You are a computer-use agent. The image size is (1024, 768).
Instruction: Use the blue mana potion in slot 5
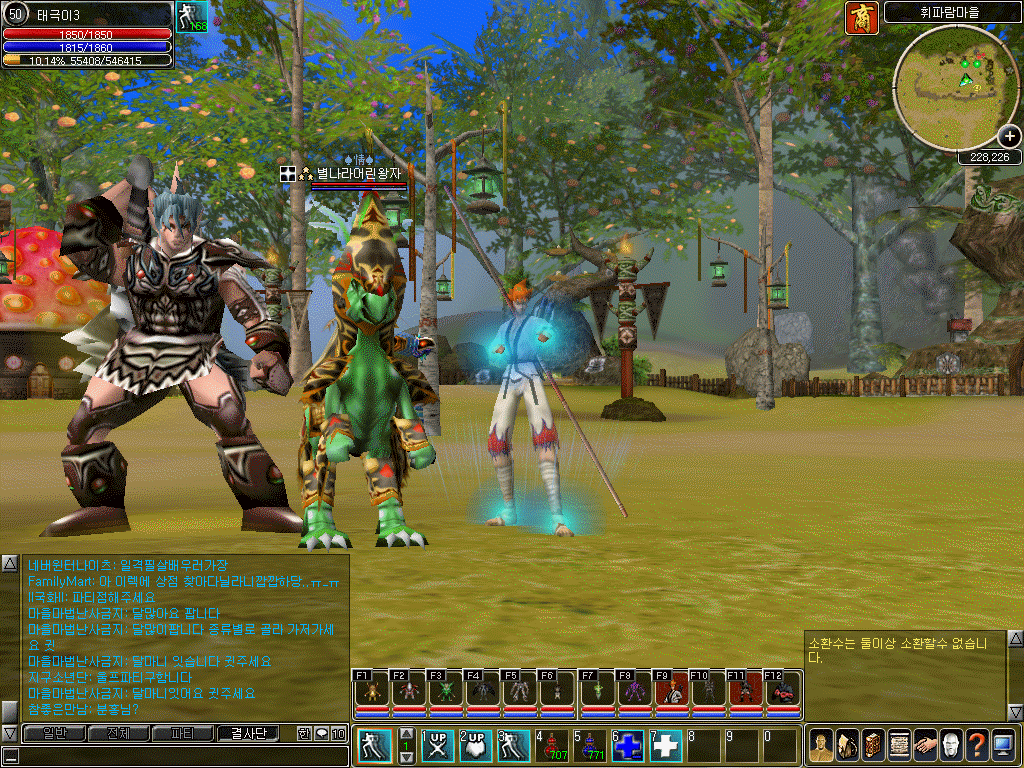[590, 745]
